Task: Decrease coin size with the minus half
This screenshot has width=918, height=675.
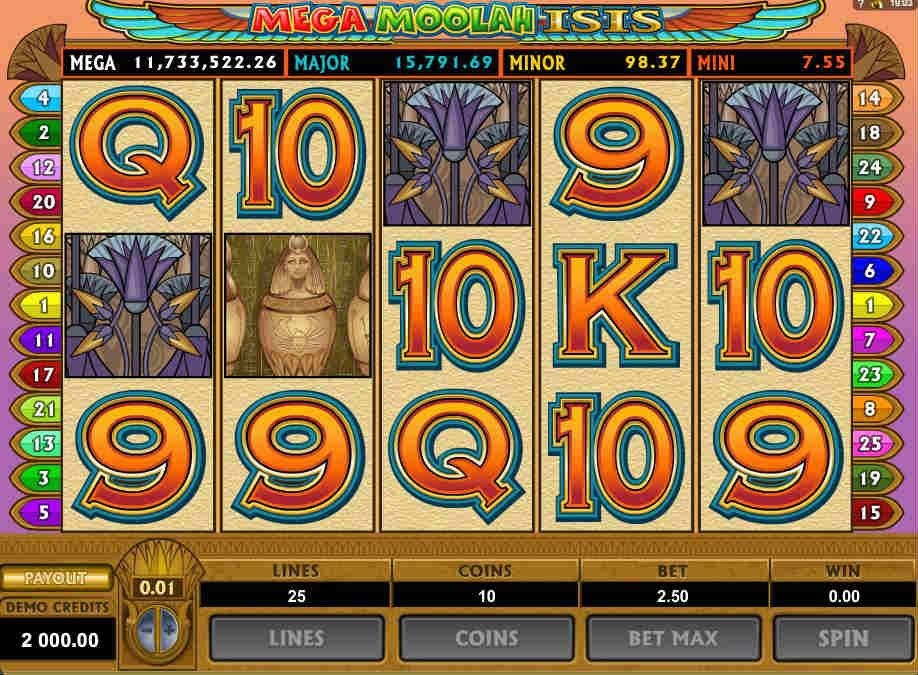Action: pyautogui.click(x=146, y=627)
